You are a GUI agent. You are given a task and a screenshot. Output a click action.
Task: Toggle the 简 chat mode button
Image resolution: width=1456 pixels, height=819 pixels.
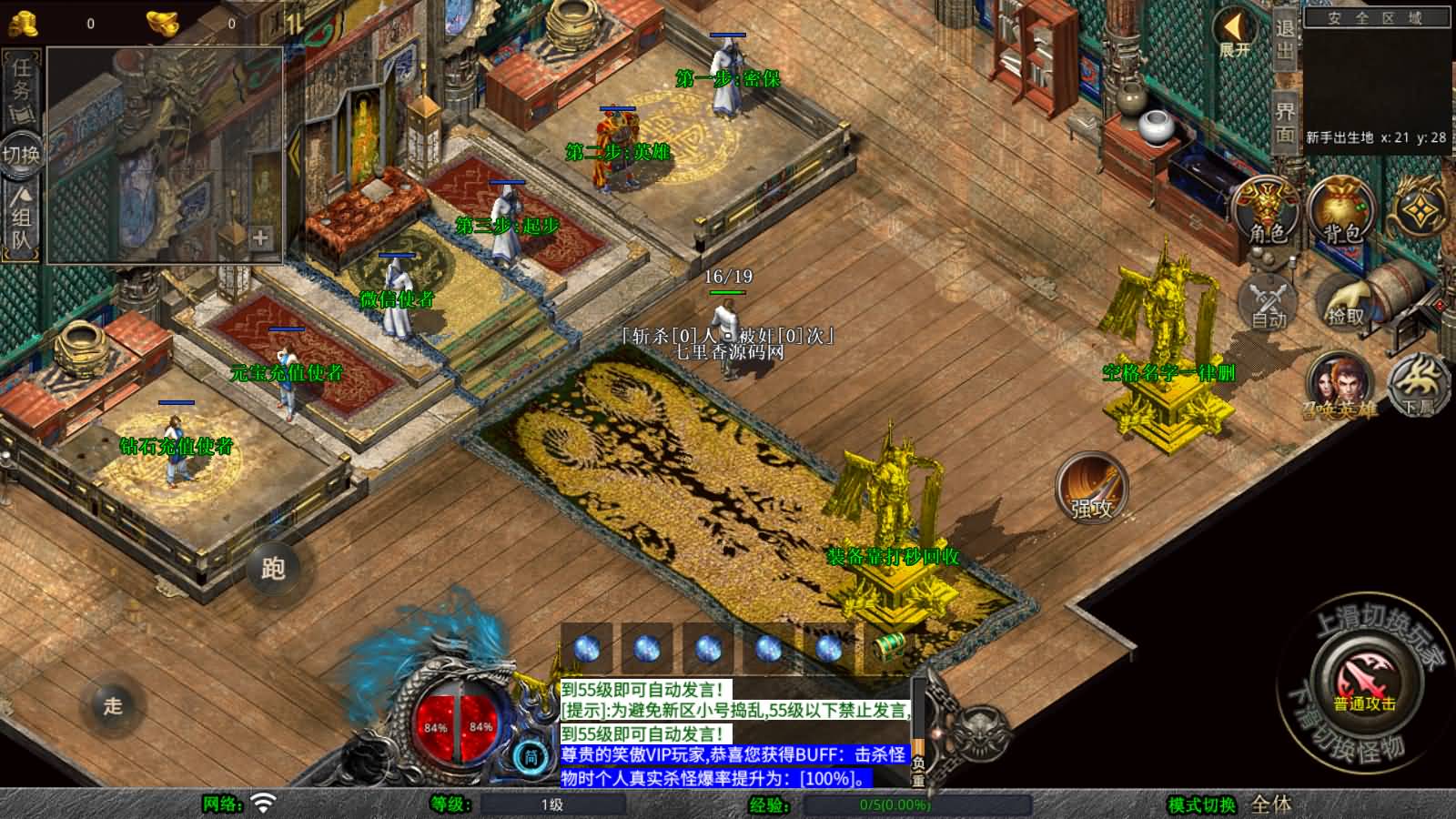pos(531,757)
